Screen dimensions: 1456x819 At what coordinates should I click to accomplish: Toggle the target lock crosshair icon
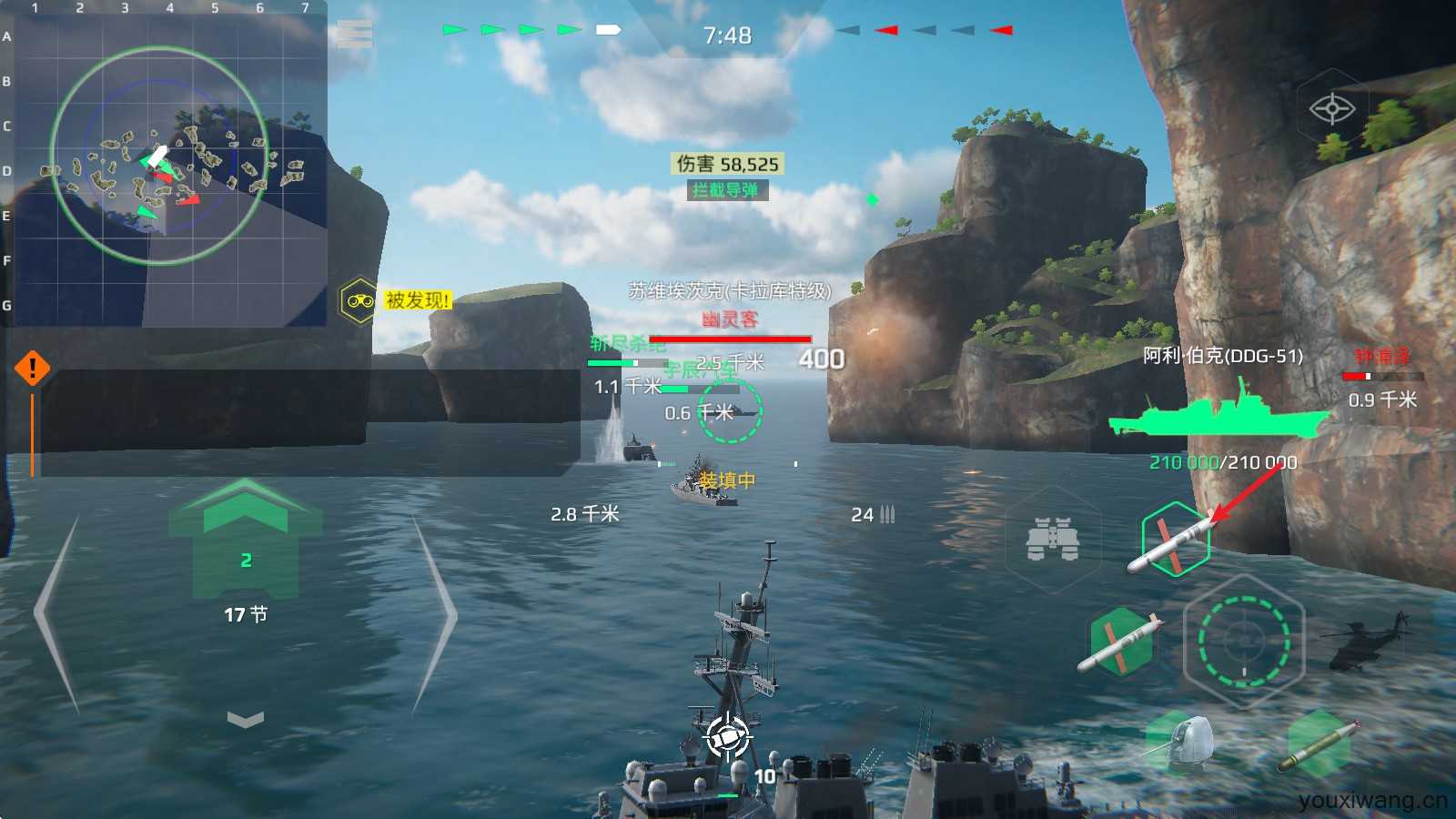[x=1332, y=109]
